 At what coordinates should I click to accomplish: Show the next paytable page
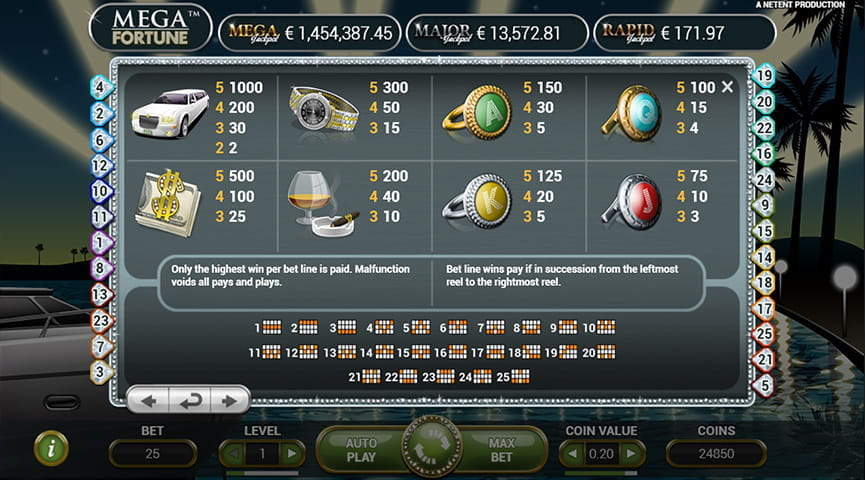click(x=229, y=401)
